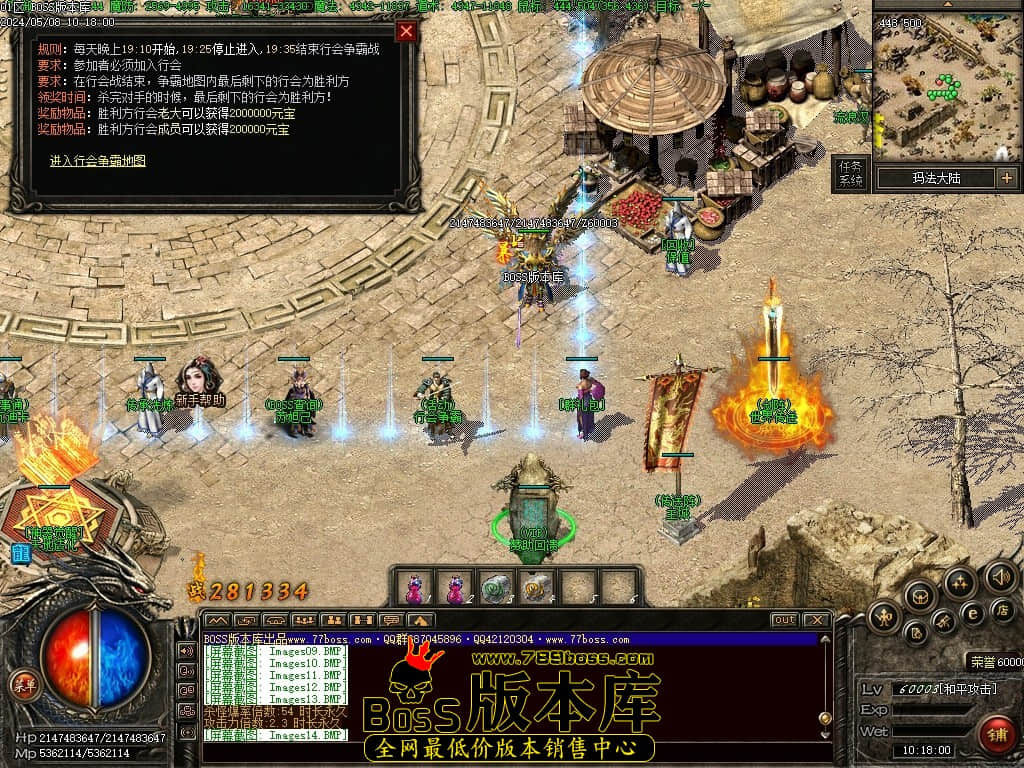Close the chat panel with X
The image size is (1024, 768).
tap(816, 620)
